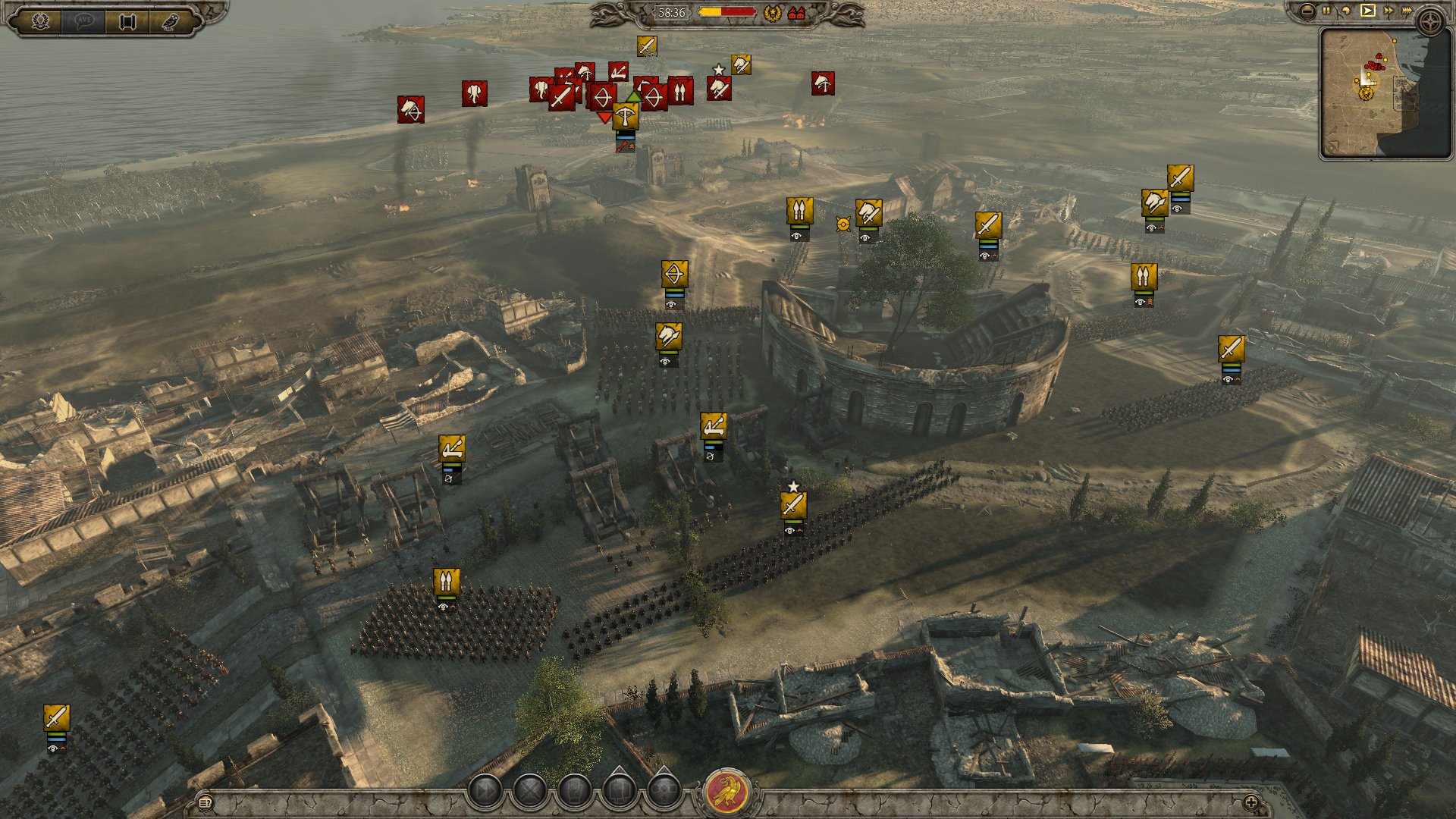Image resolution: width=1456 pixels, height=819 pixels.
Task: Click the halt order crossed-swords button
Action: (x=530, y=792)
